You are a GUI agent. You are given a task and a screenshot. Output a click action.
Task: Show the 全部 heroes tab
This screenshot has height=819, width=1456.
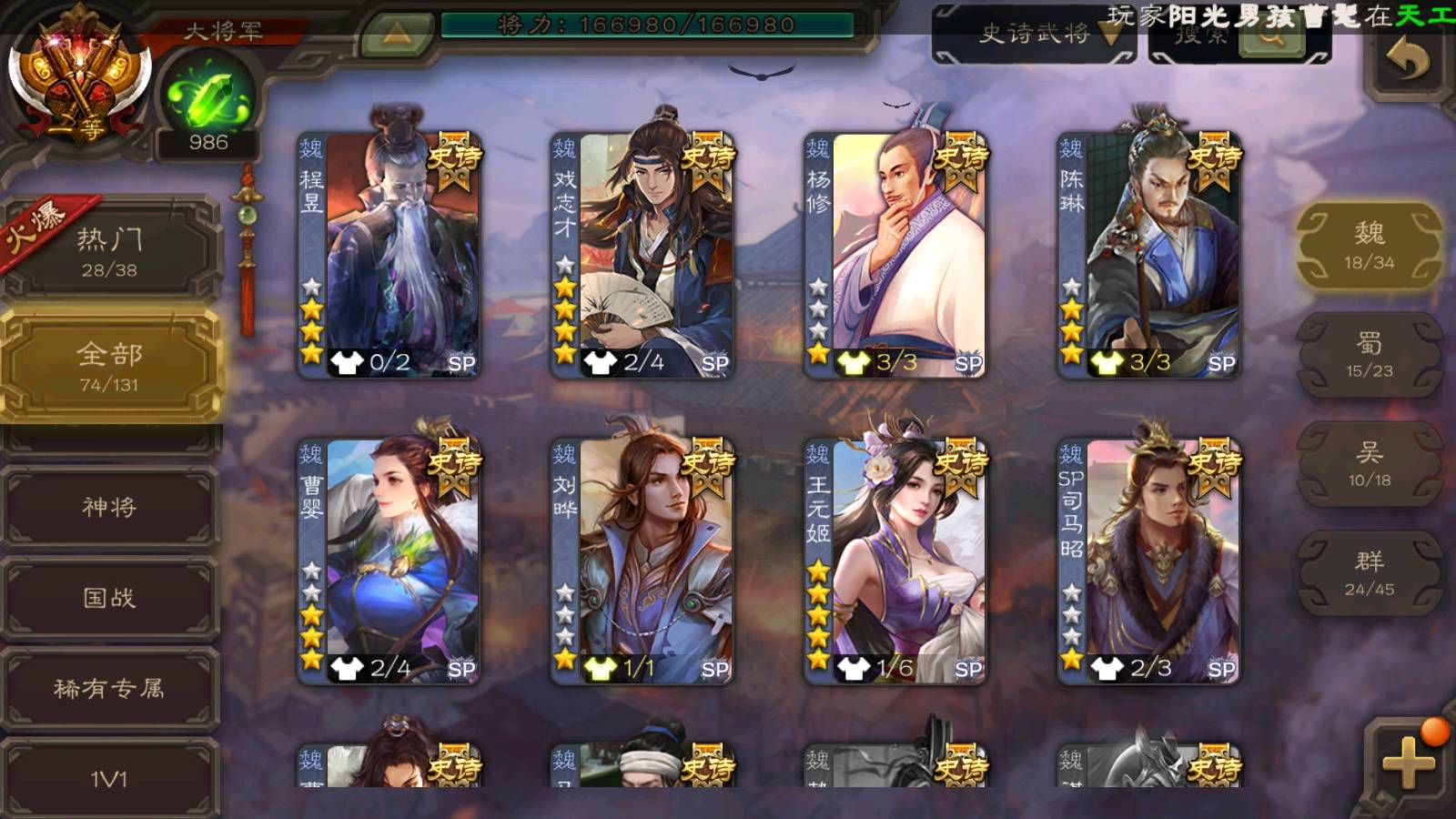[x=110, y=366]
